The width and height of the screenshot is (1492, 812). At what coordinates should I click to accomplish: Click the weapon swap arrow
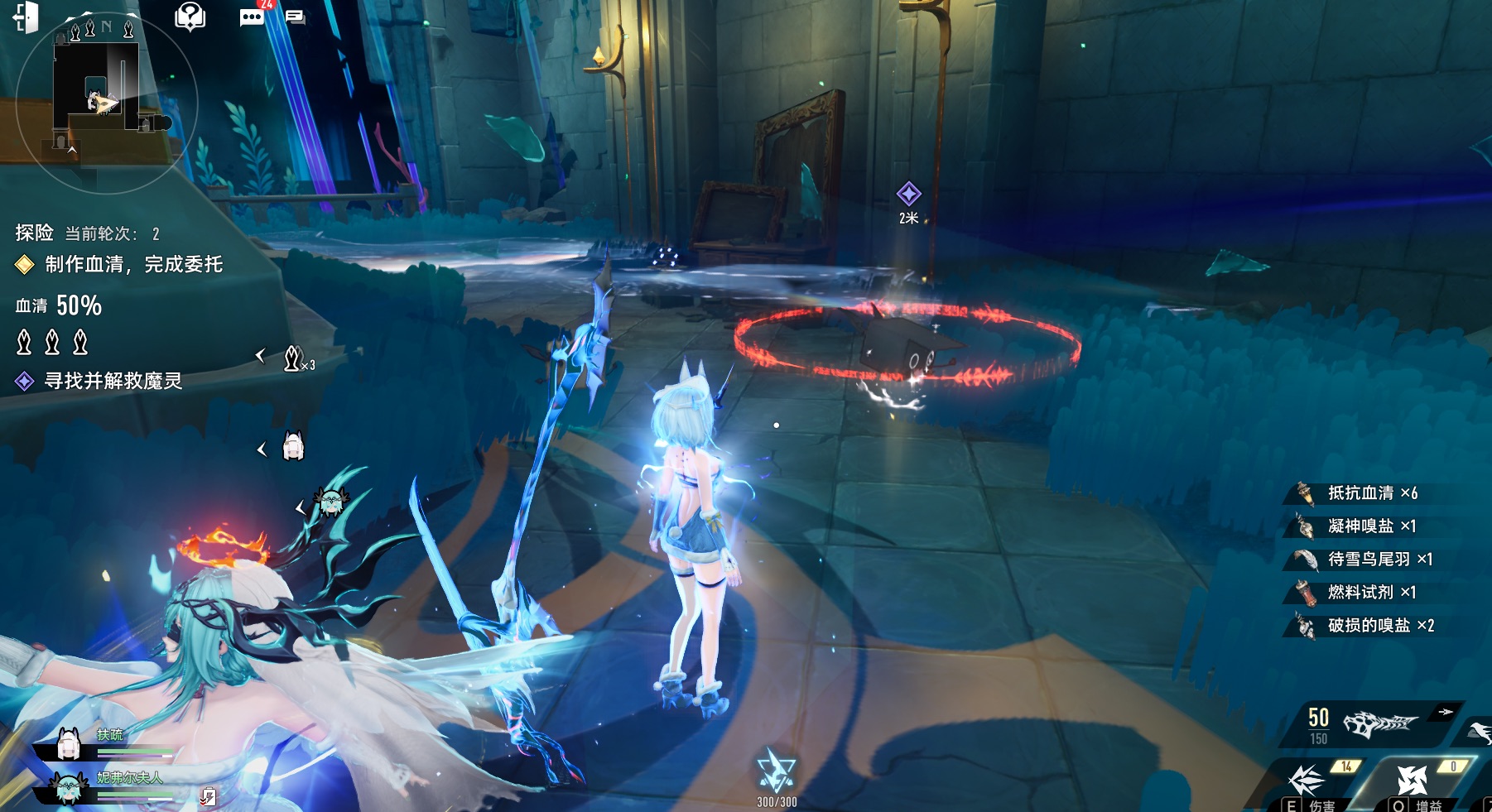click(1446, 712)
